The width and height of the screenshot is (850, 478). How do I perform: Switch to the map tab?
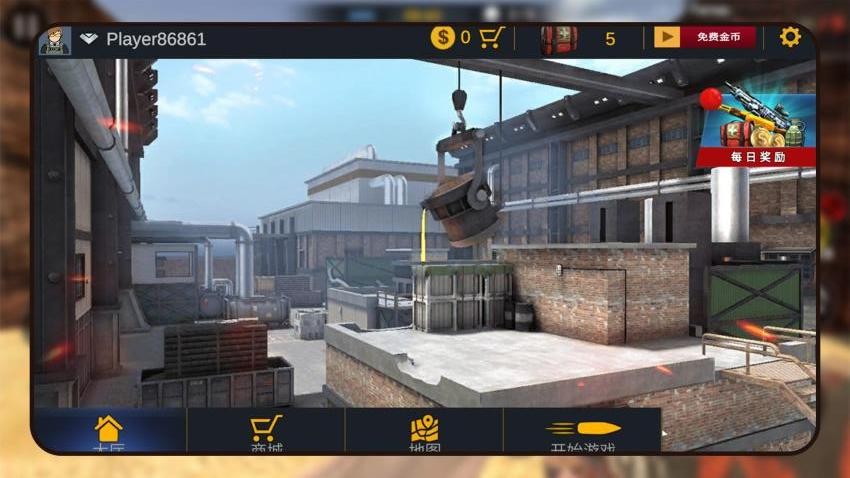tap(425, 432)
